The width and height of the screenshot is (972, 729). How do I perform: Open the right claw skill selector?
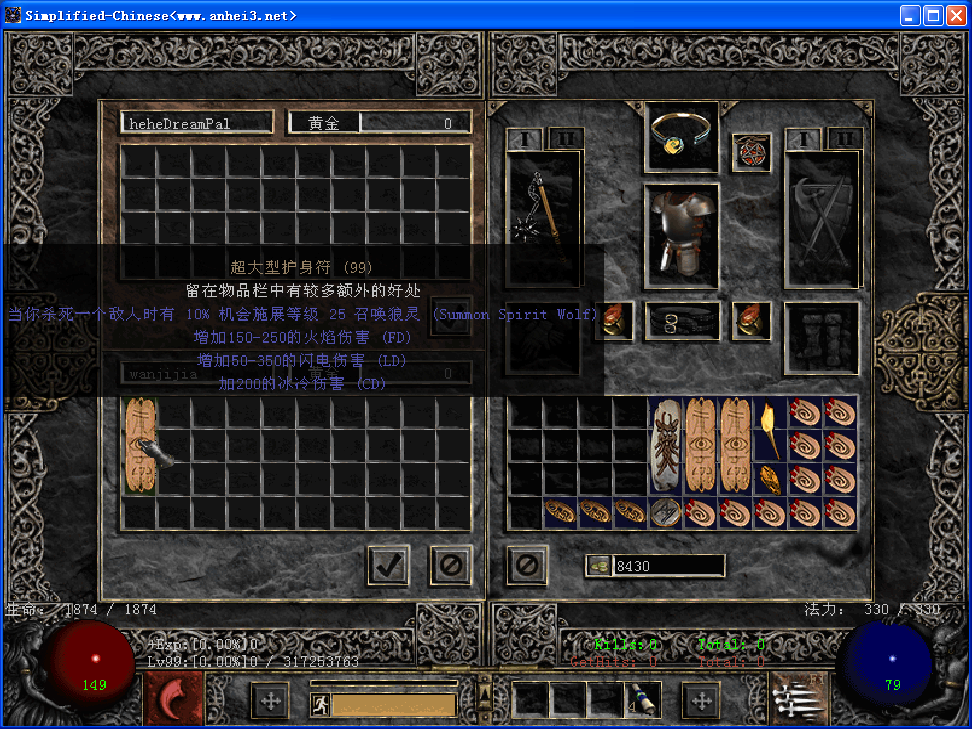[798, 697]
